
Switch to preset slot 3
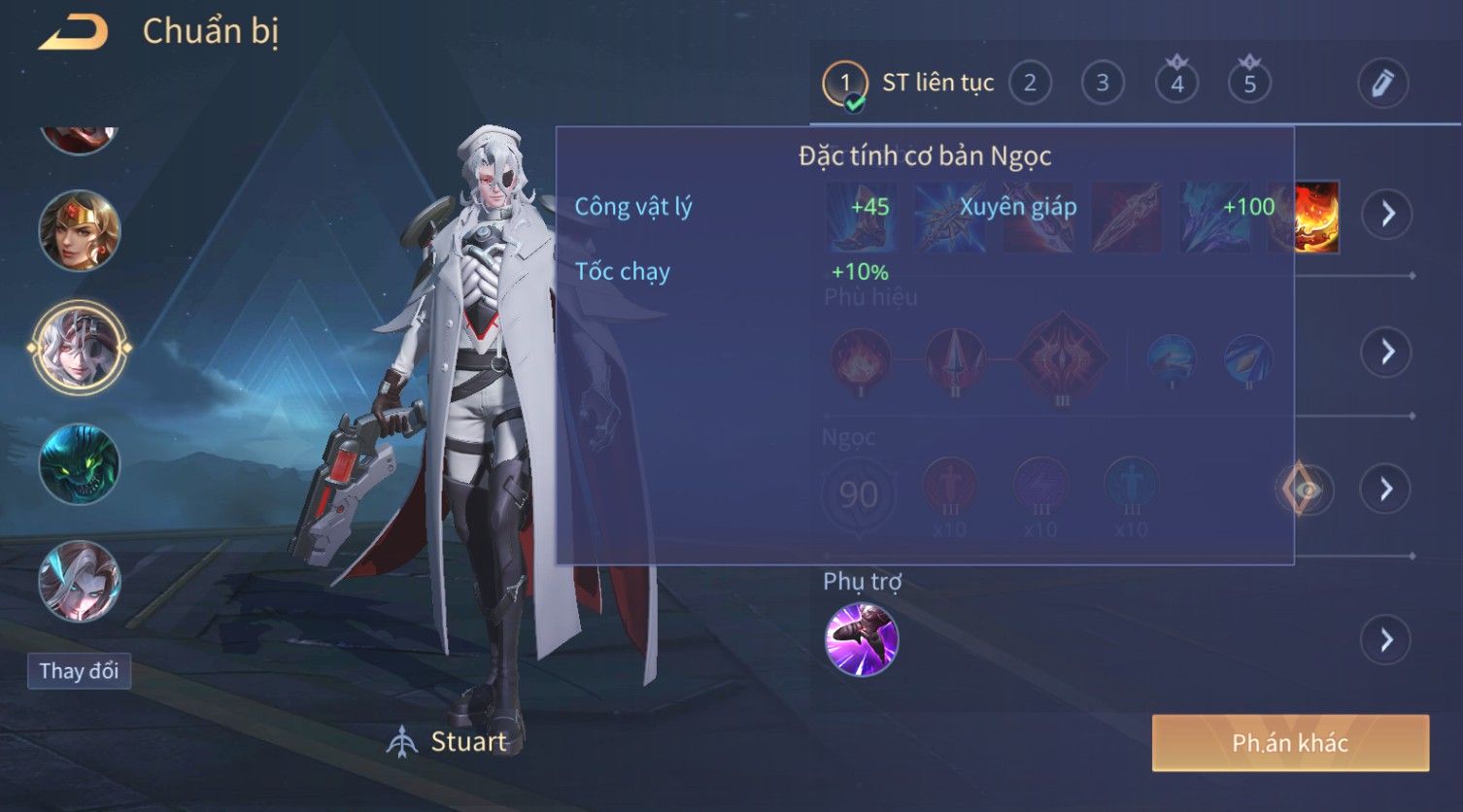1103,84
